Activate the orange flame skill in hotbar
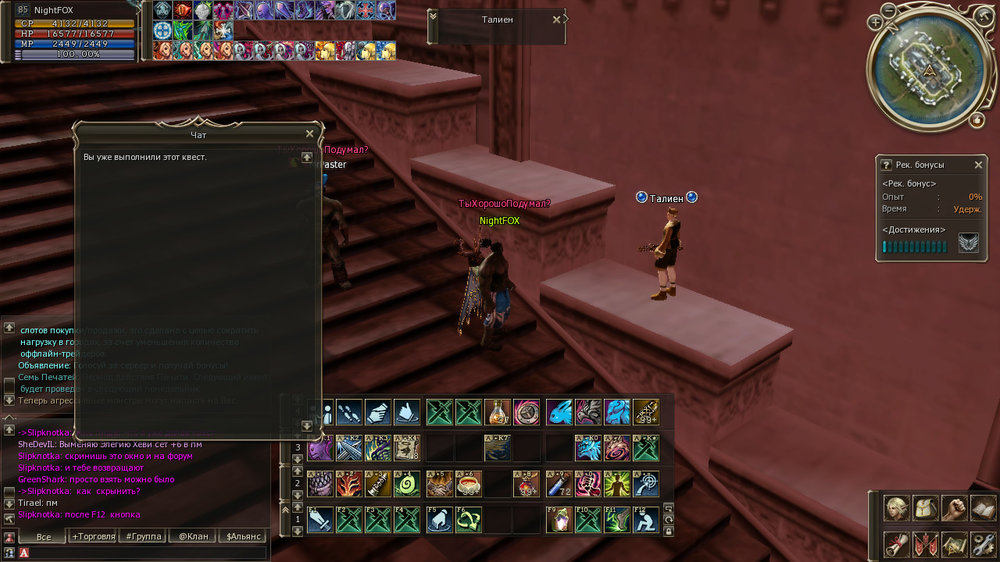Screen dimensions: 1000x562 [x=350, y=484]
